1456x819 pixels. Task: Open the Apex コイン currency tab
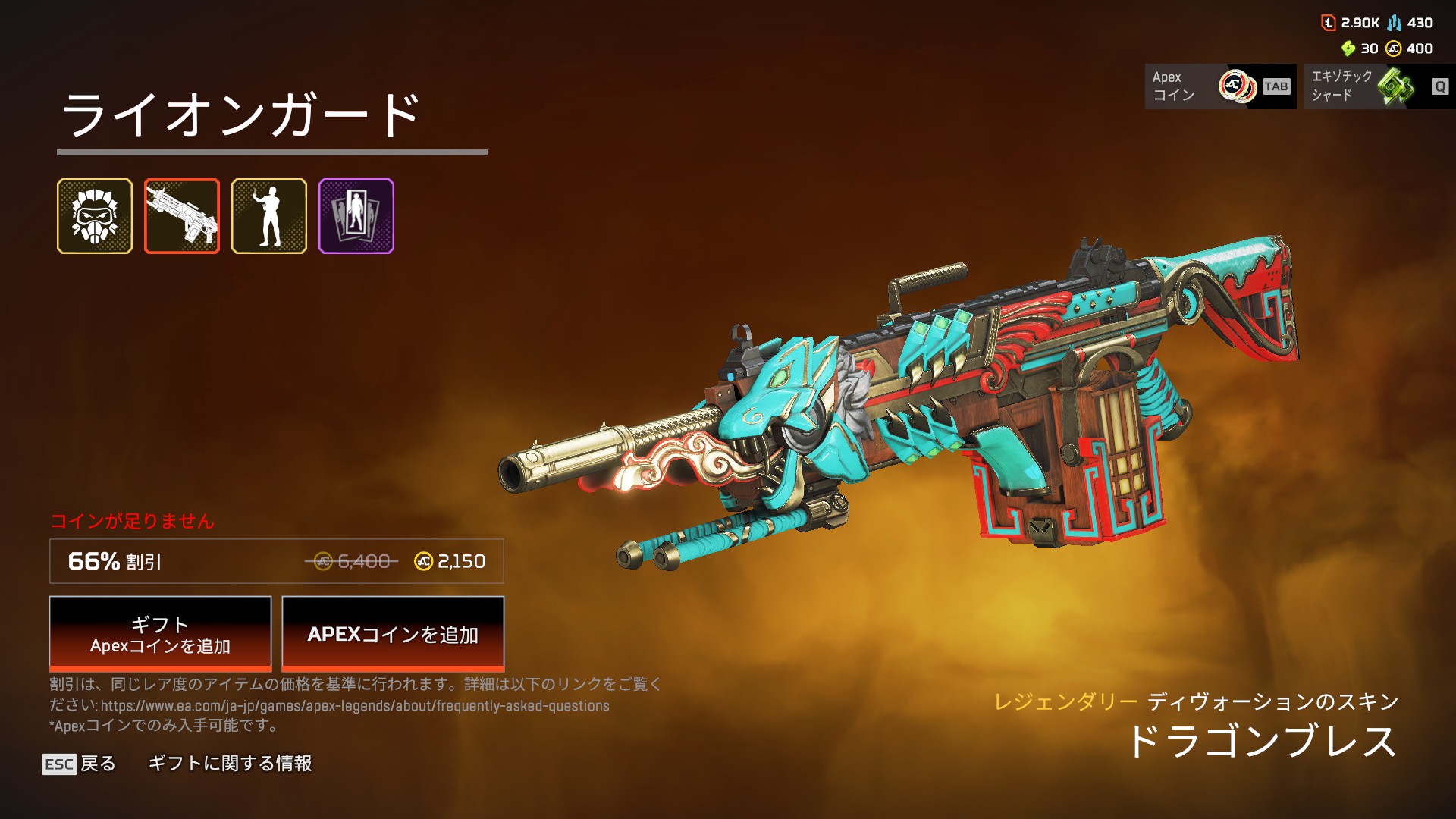click(x=1220, y=86)
